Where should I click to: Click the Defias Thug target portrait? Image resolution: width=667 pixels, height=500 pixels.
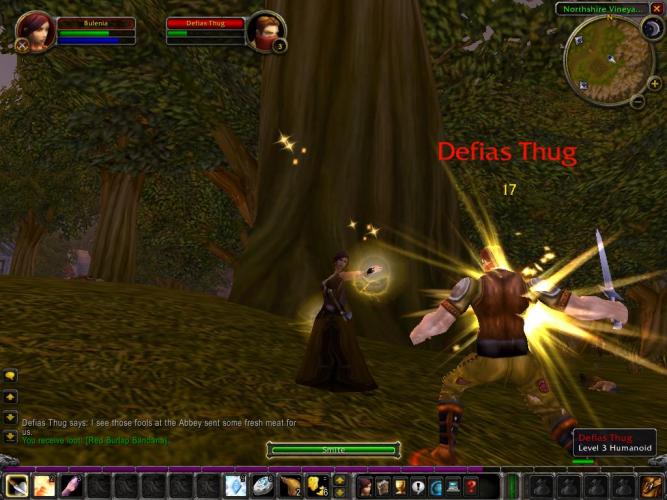(x=266, y=31)
